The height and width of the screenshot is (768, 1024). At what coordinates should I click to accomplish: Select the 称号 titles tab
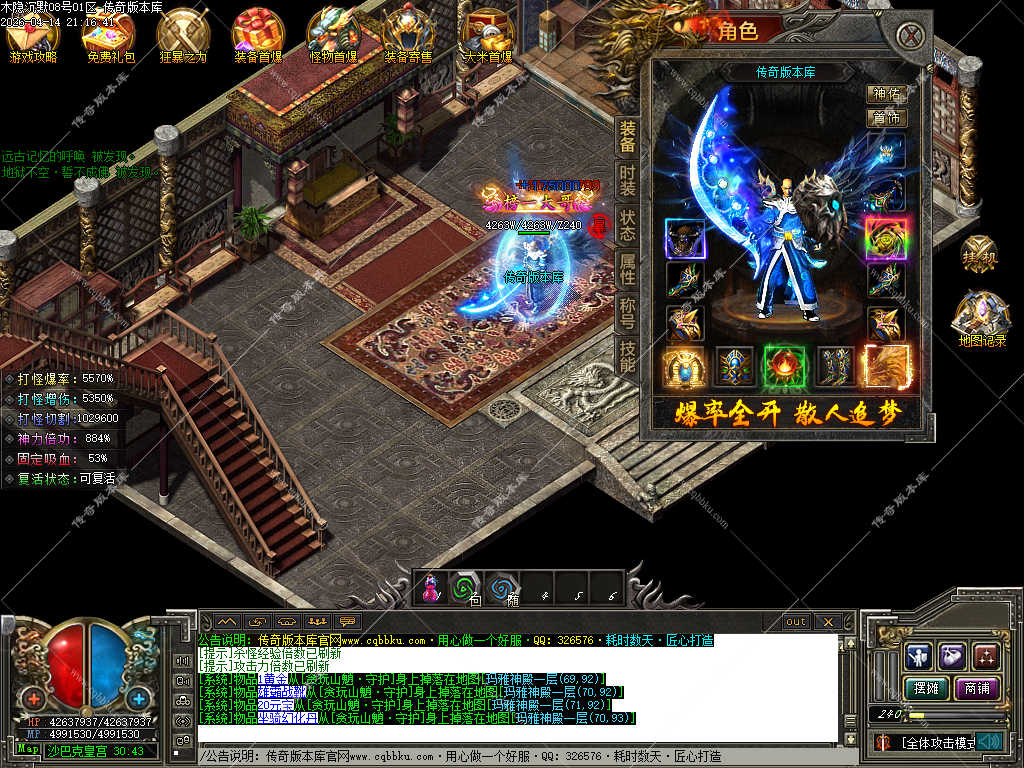point(627,312)
